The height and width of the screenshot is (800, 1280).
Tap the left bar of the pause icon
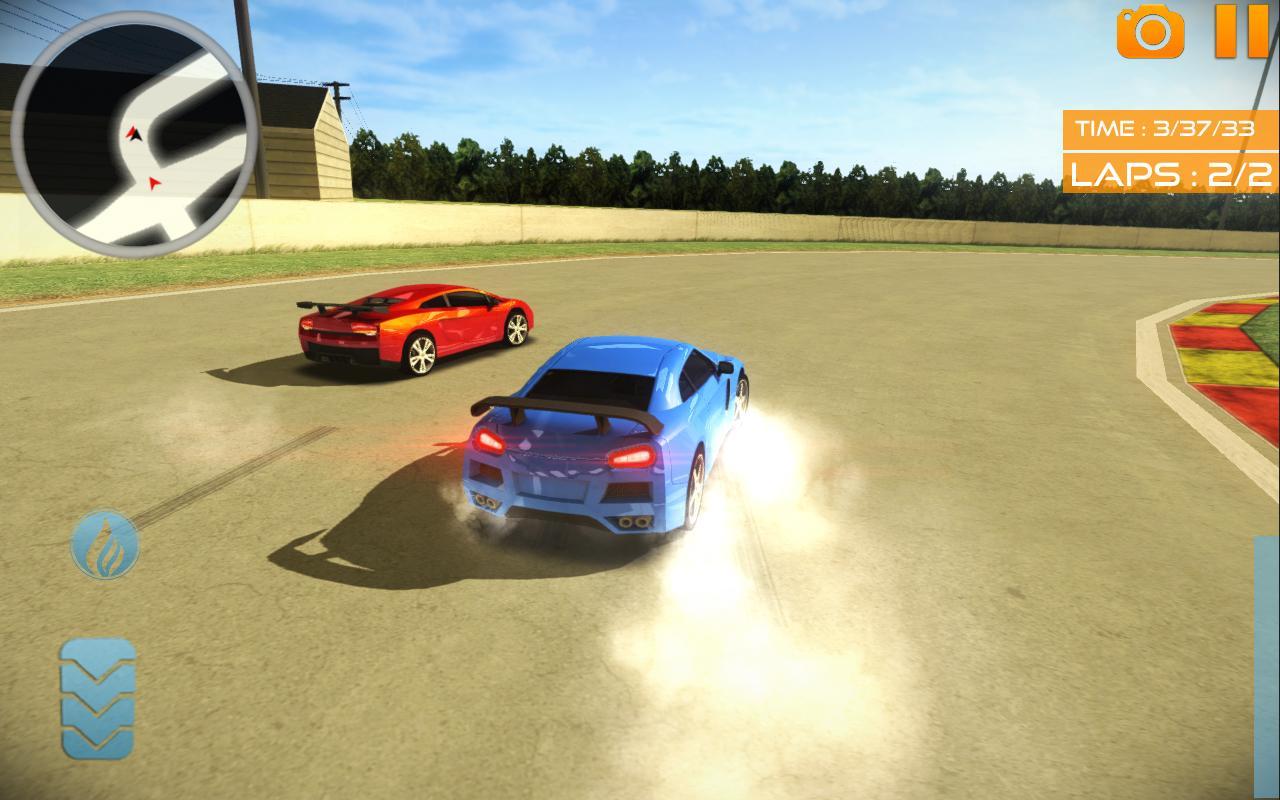coord(1228,33)
